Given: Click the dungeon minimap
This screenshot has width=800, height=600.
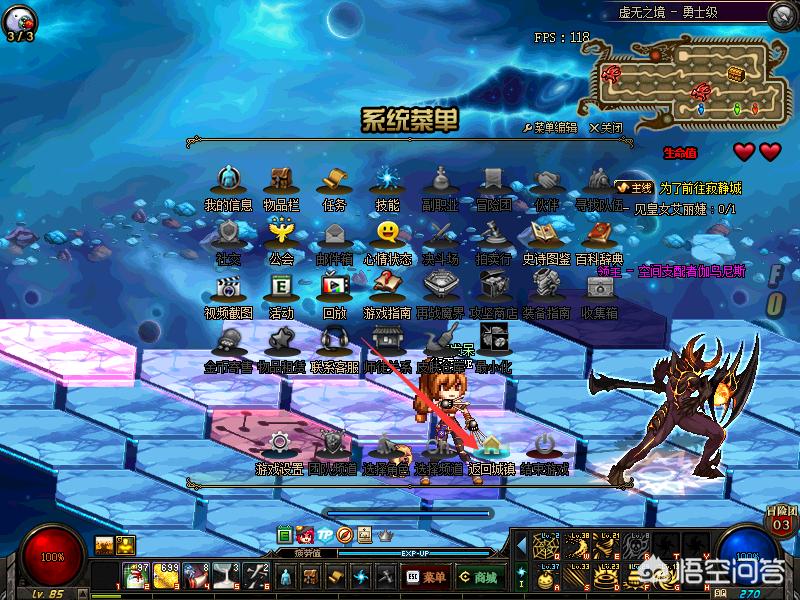Looking at the screenshot, I should (680, 83).
